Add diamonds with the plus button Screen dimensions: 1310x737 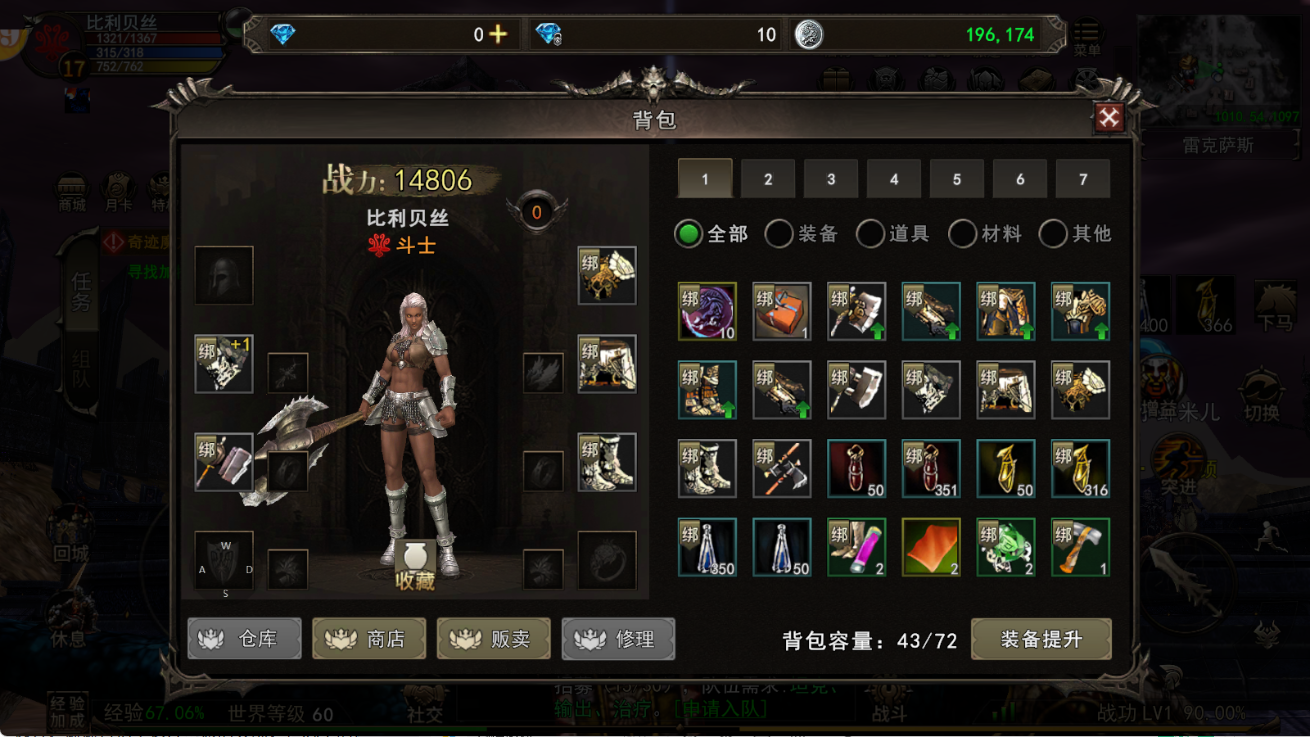click(x=498, y=35)
